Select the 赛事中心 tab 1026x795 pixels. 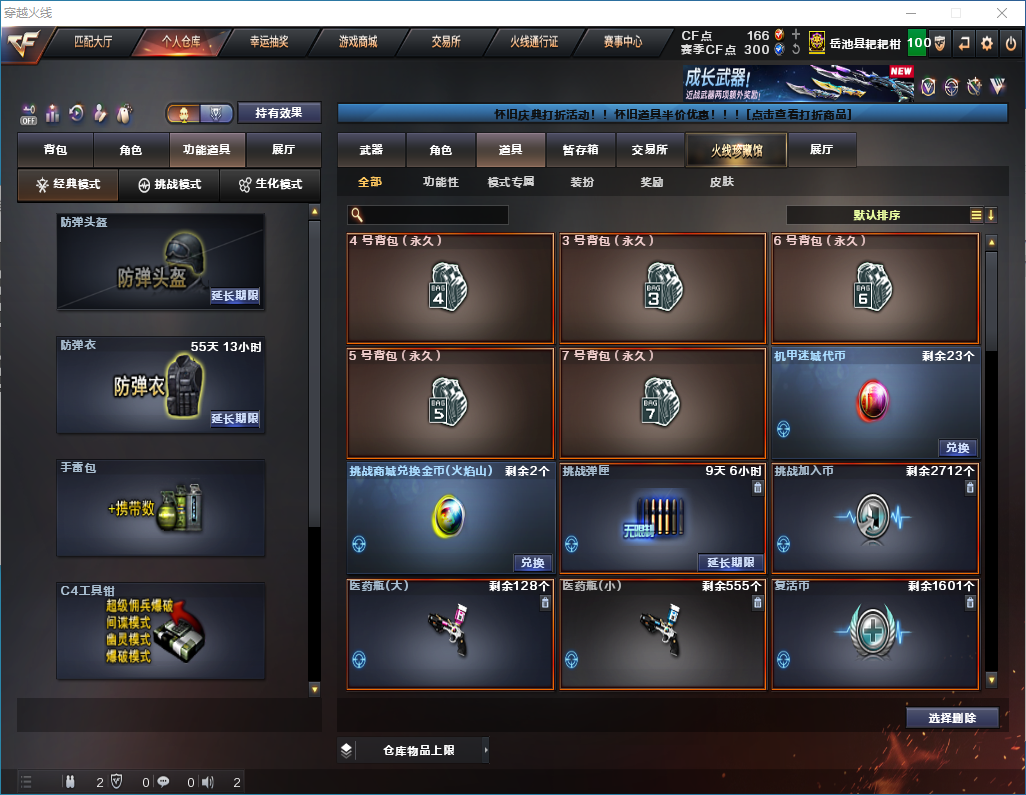(622, 42)
